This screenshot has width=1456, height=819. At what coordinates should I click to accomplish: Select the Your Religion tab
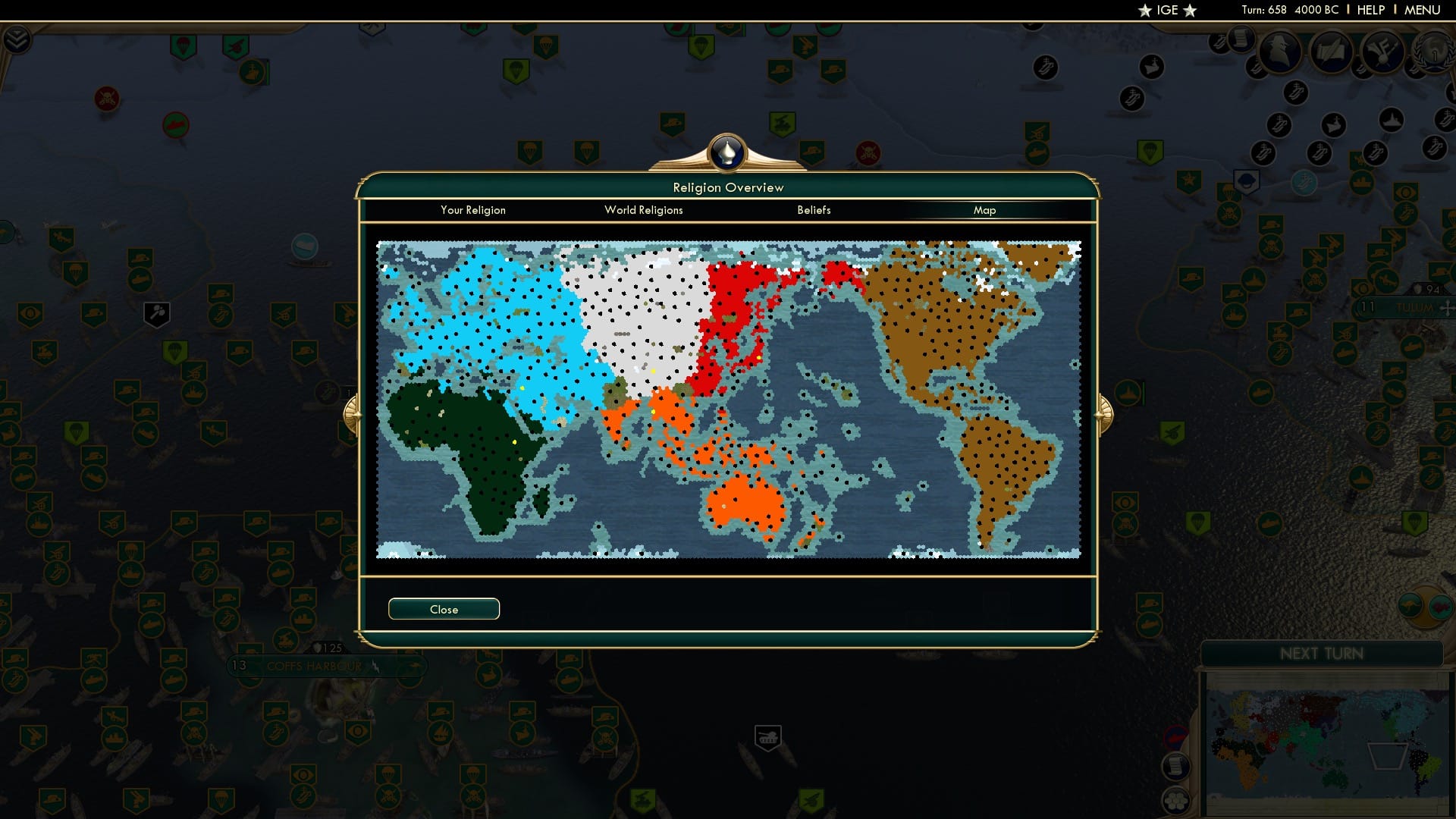pos(473,210)
